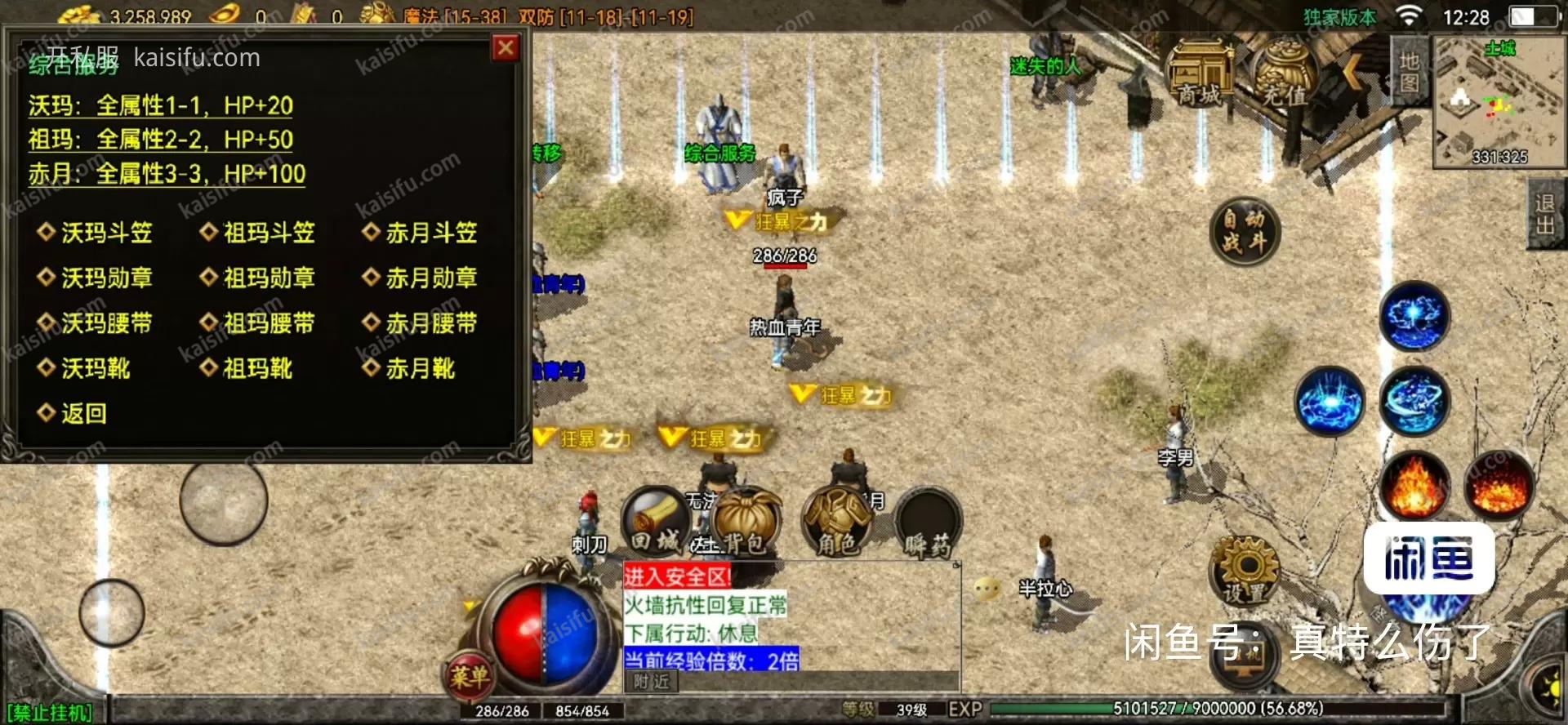Switch to the 附近 chat tab

651,682
